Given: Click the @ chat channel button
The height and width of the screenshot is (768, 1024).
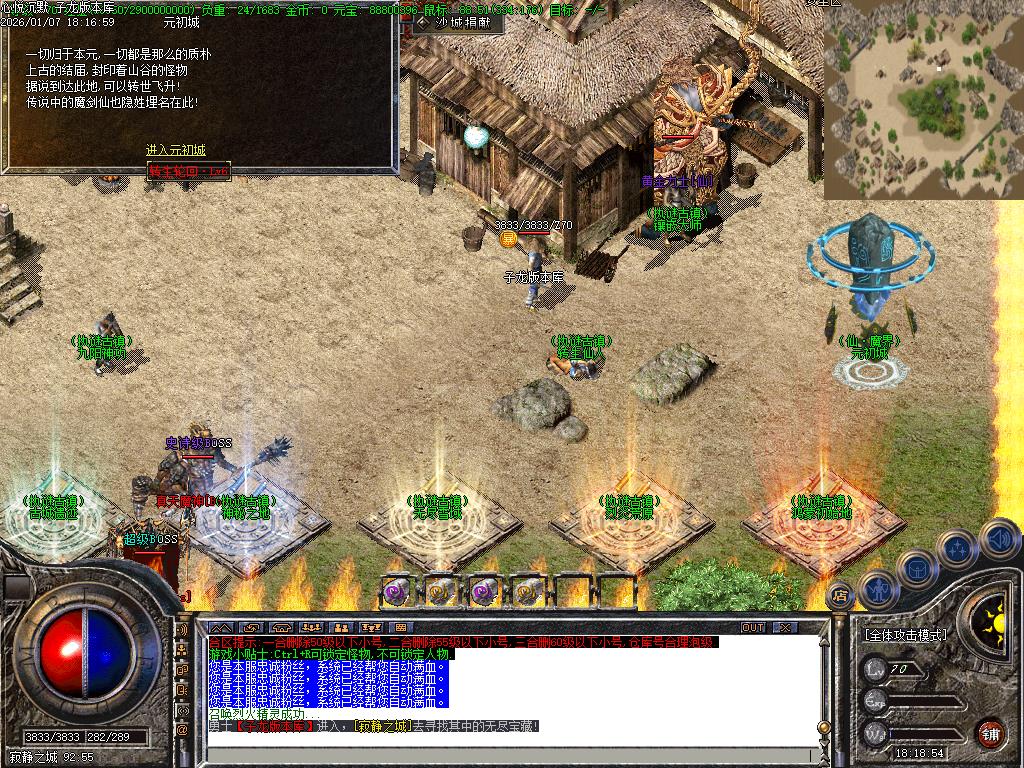Looking at the screenshot, I should click(182, 730).
